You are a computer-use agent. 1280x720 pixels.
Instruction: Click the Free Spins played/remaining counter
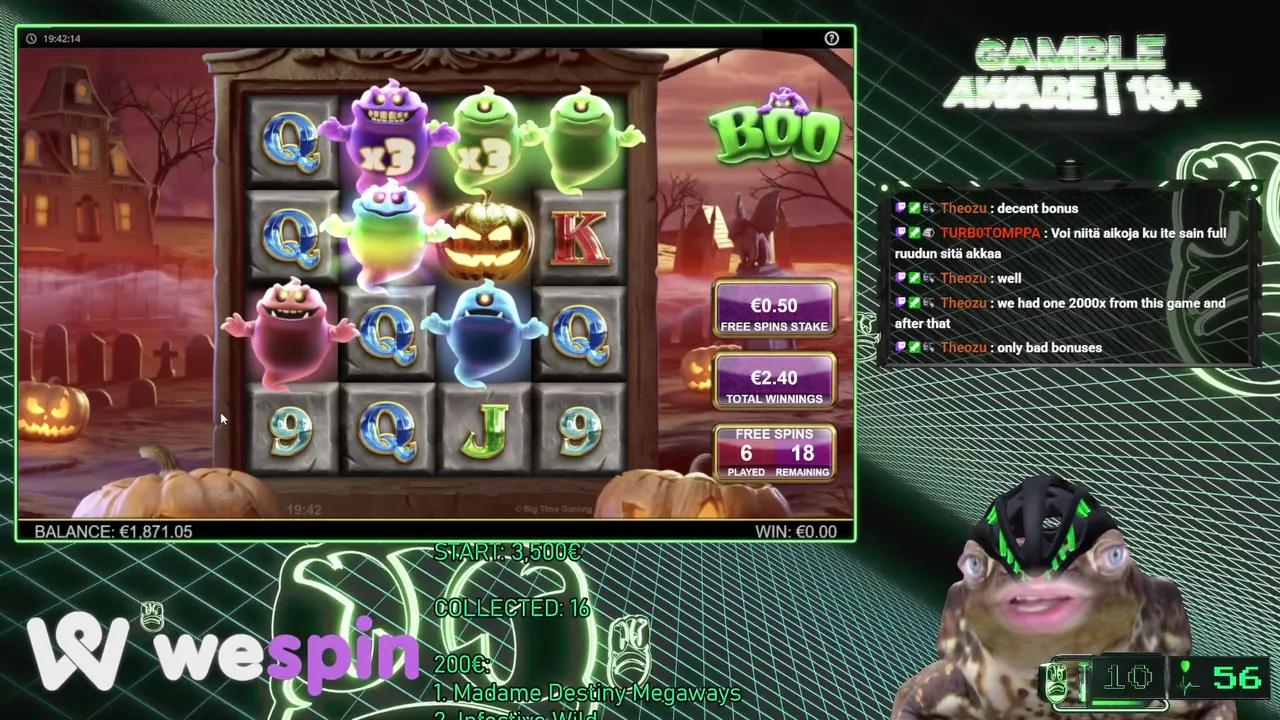pyautogui.click(x=774, y=452)
